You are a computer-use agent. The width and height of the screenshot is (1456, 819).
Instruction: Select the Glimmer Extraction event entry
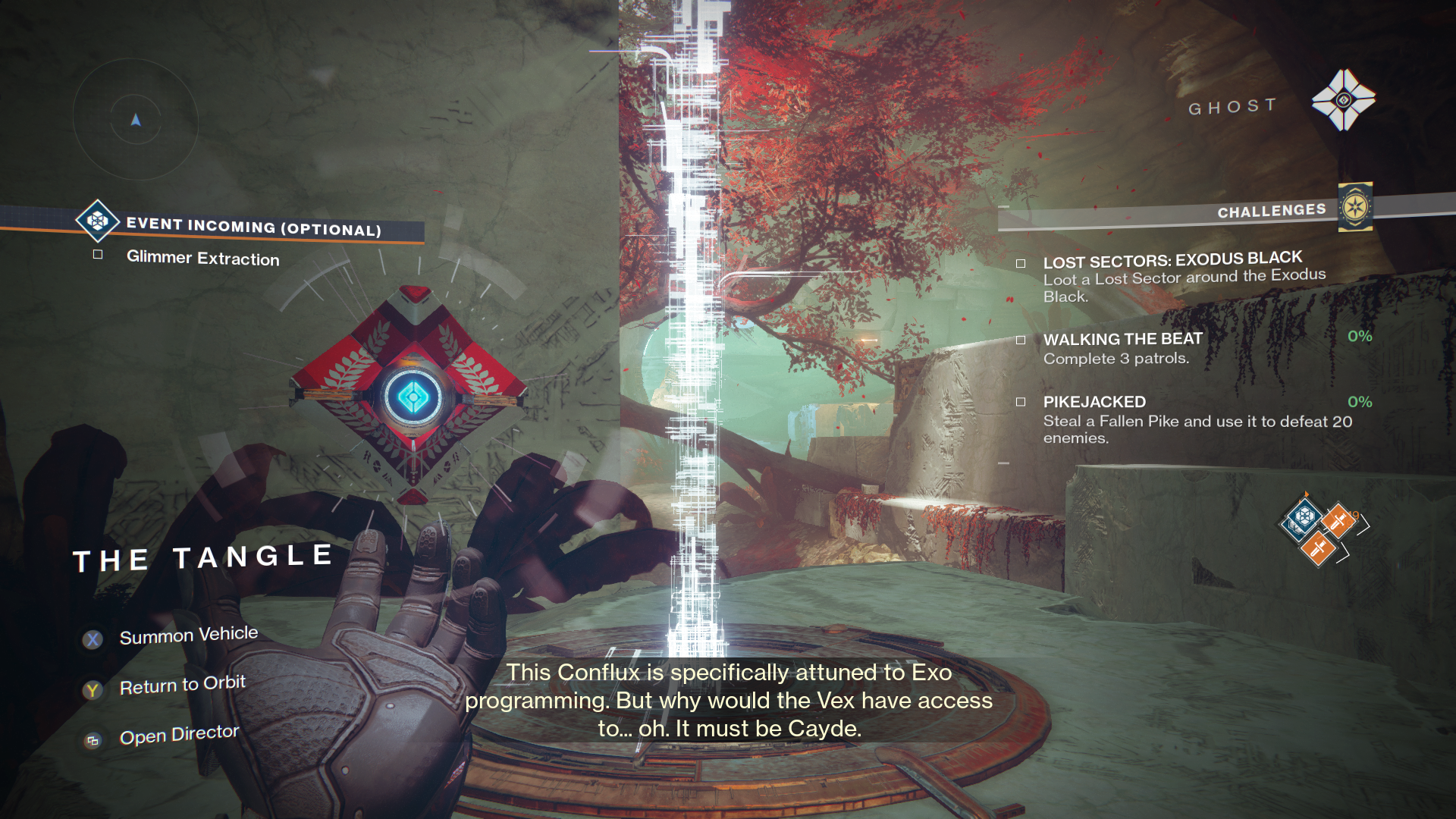click(x=202, y=258)
